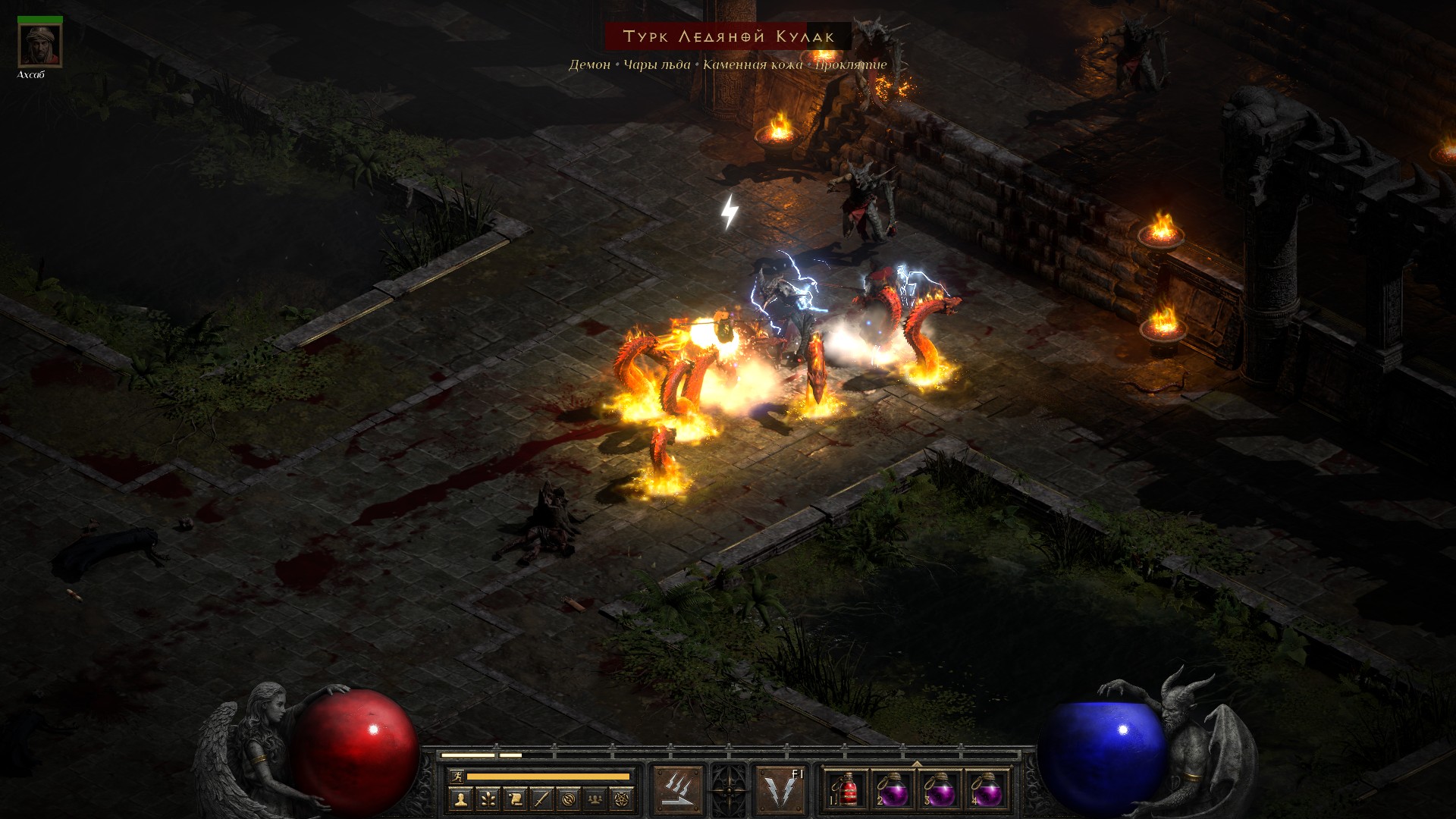Open the party screen icon
The width and height of the screenshot is (1456, 819).
596,799
